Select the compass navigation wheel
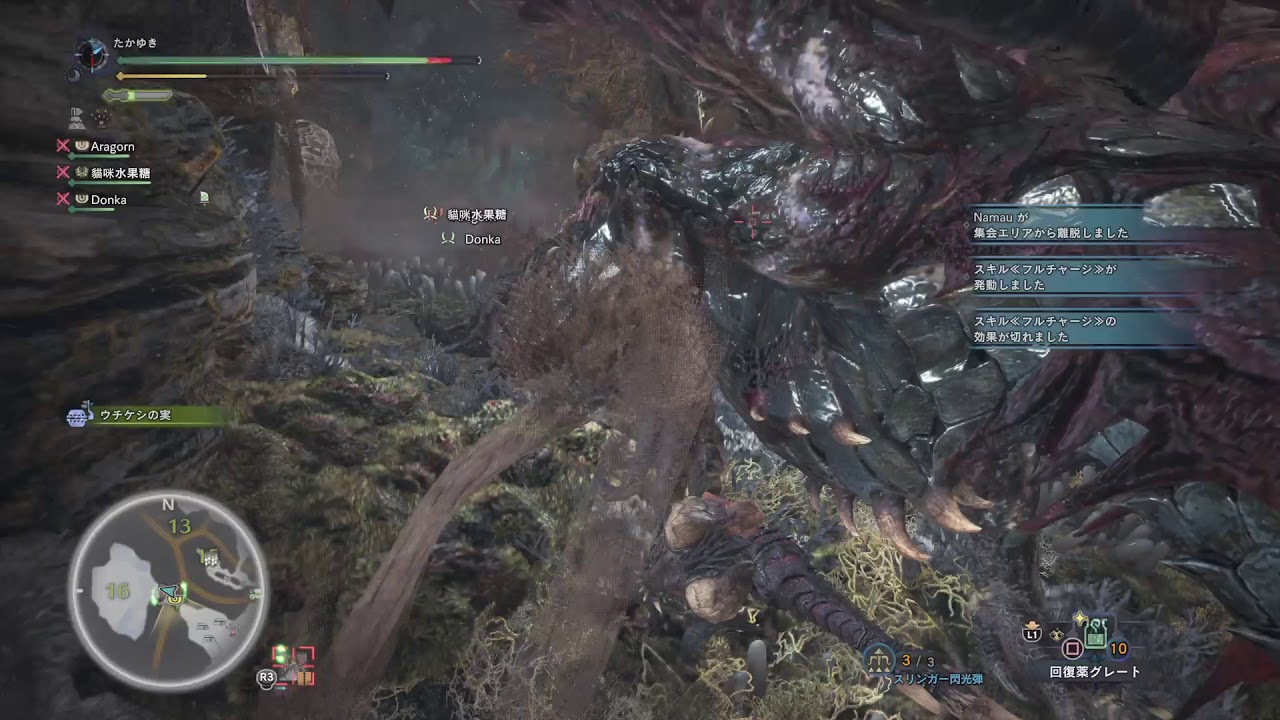 click(x=91, y=55)
